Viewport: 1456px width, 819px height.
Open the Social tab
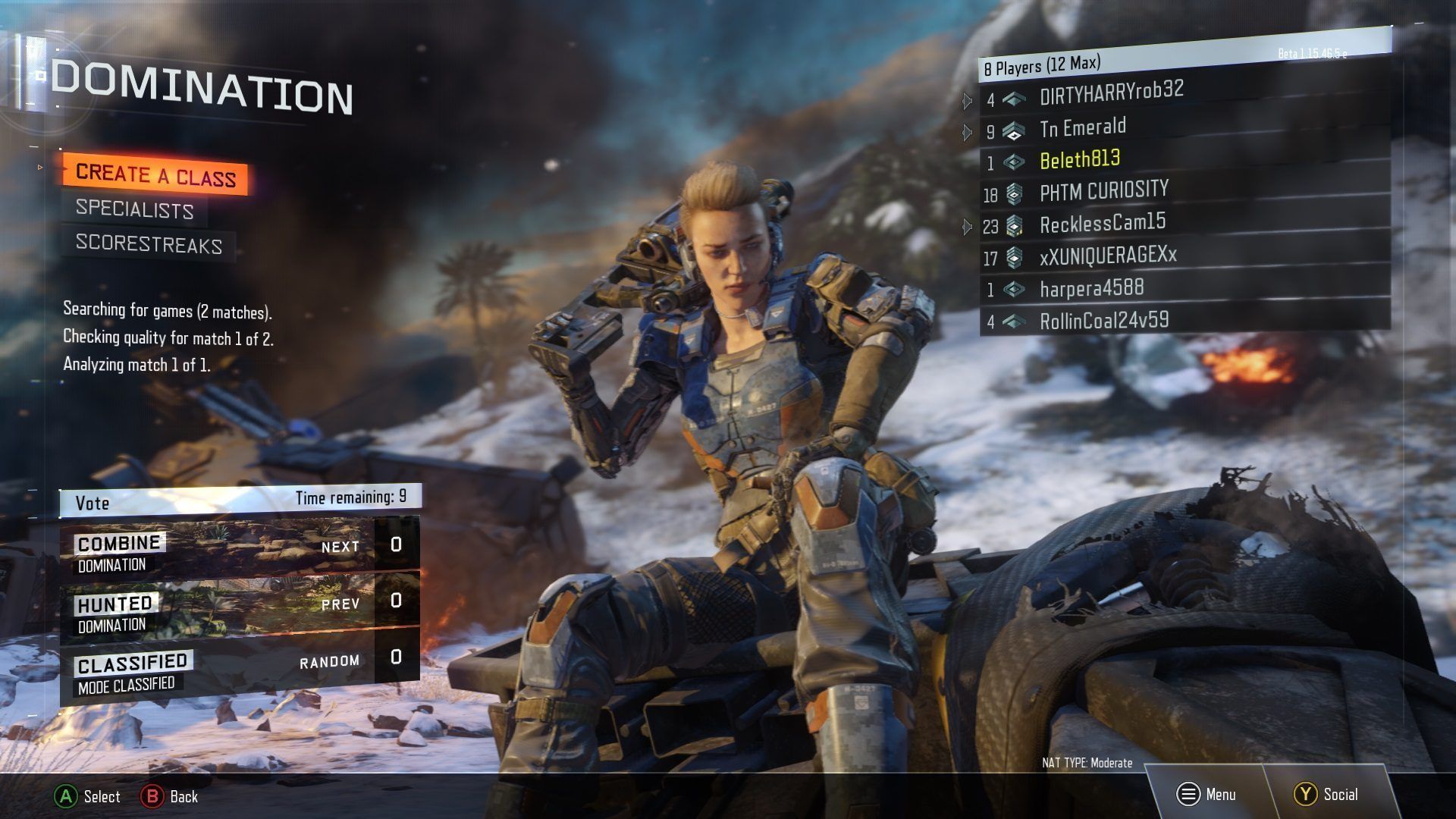1326,794
